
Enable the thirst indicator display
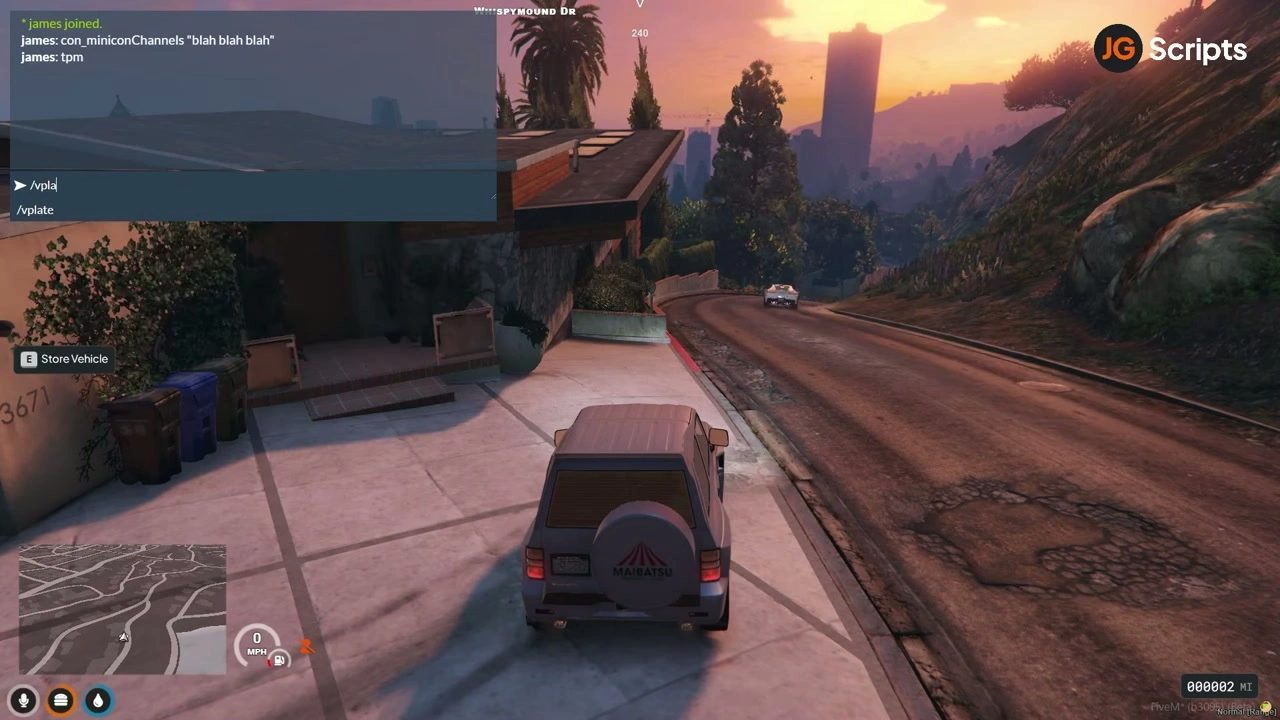tap(97, 700)
